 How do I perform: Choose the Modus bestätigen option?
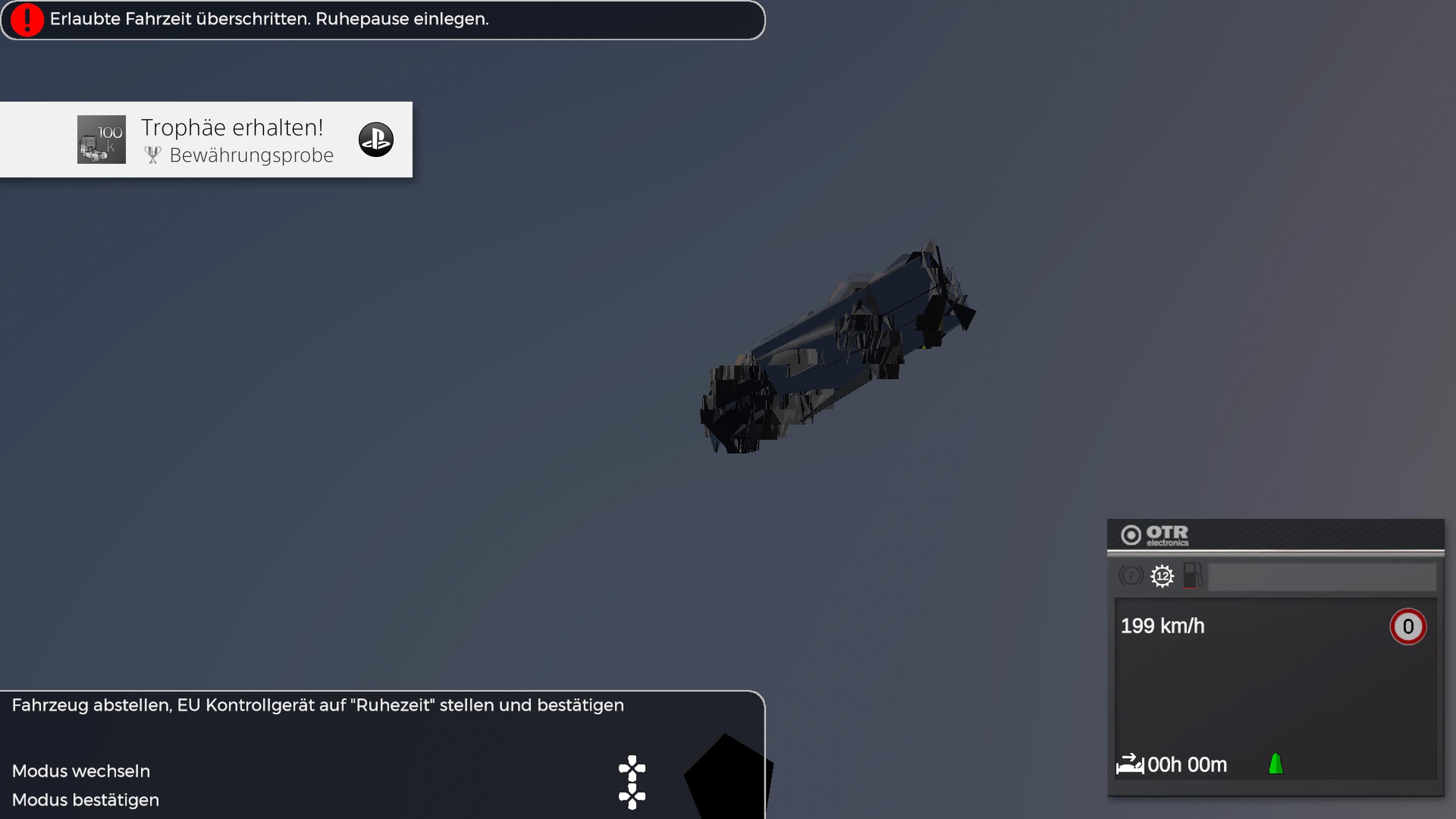click(85, 800)
